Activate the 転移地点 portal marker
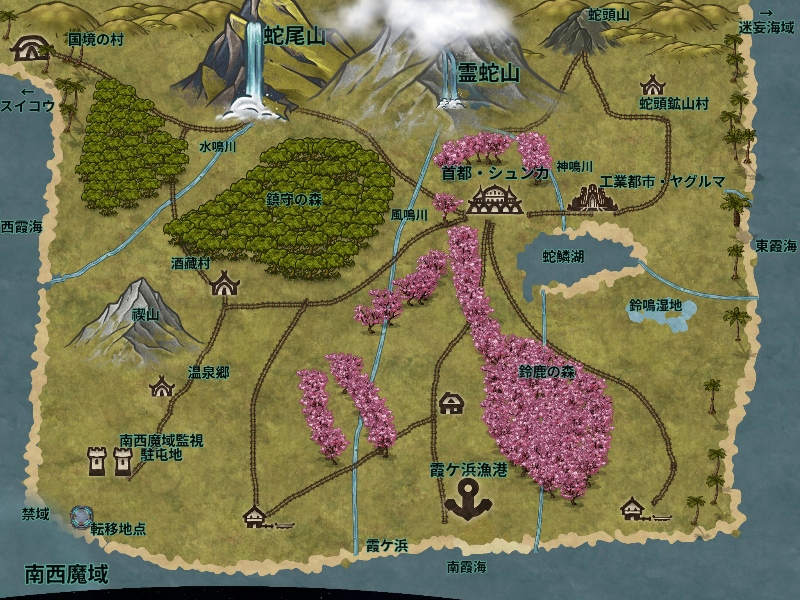 pos(81,516)
